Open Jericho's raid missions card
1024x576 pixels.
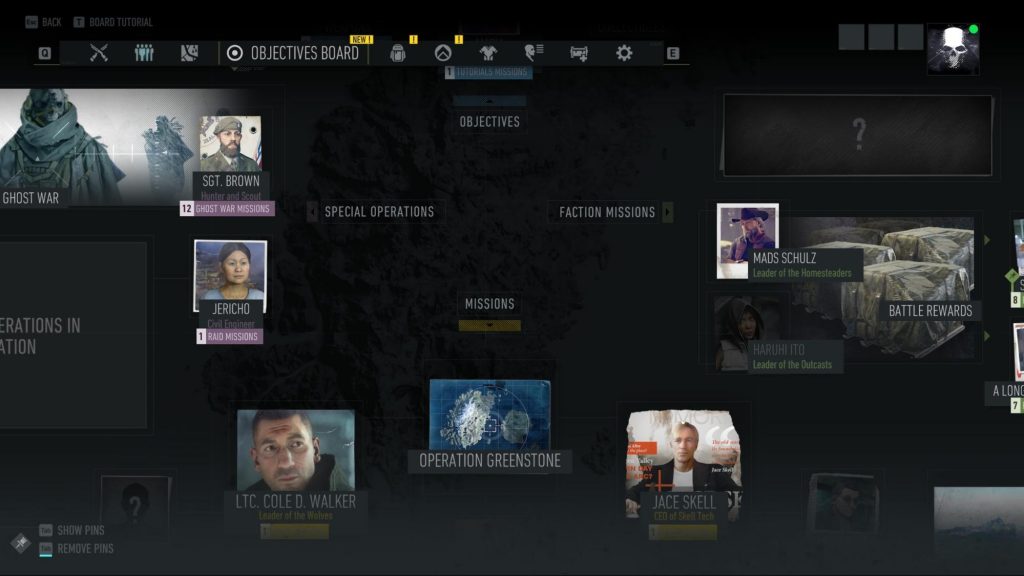point(230,283)
